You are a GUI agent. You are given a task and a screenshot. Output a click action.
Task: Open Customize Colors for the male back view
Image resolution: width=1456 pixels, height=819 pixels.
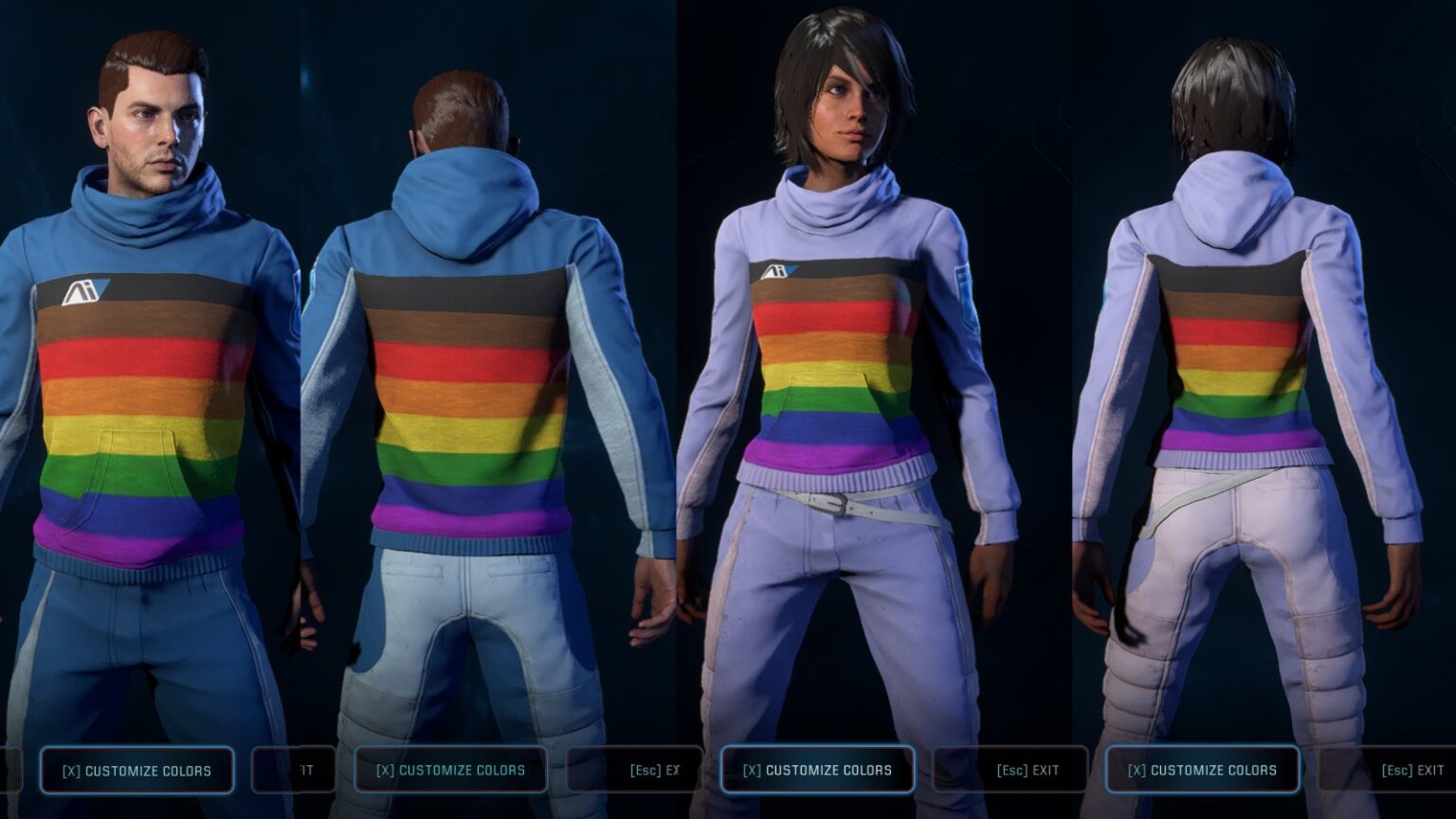(x=450, y=770)
